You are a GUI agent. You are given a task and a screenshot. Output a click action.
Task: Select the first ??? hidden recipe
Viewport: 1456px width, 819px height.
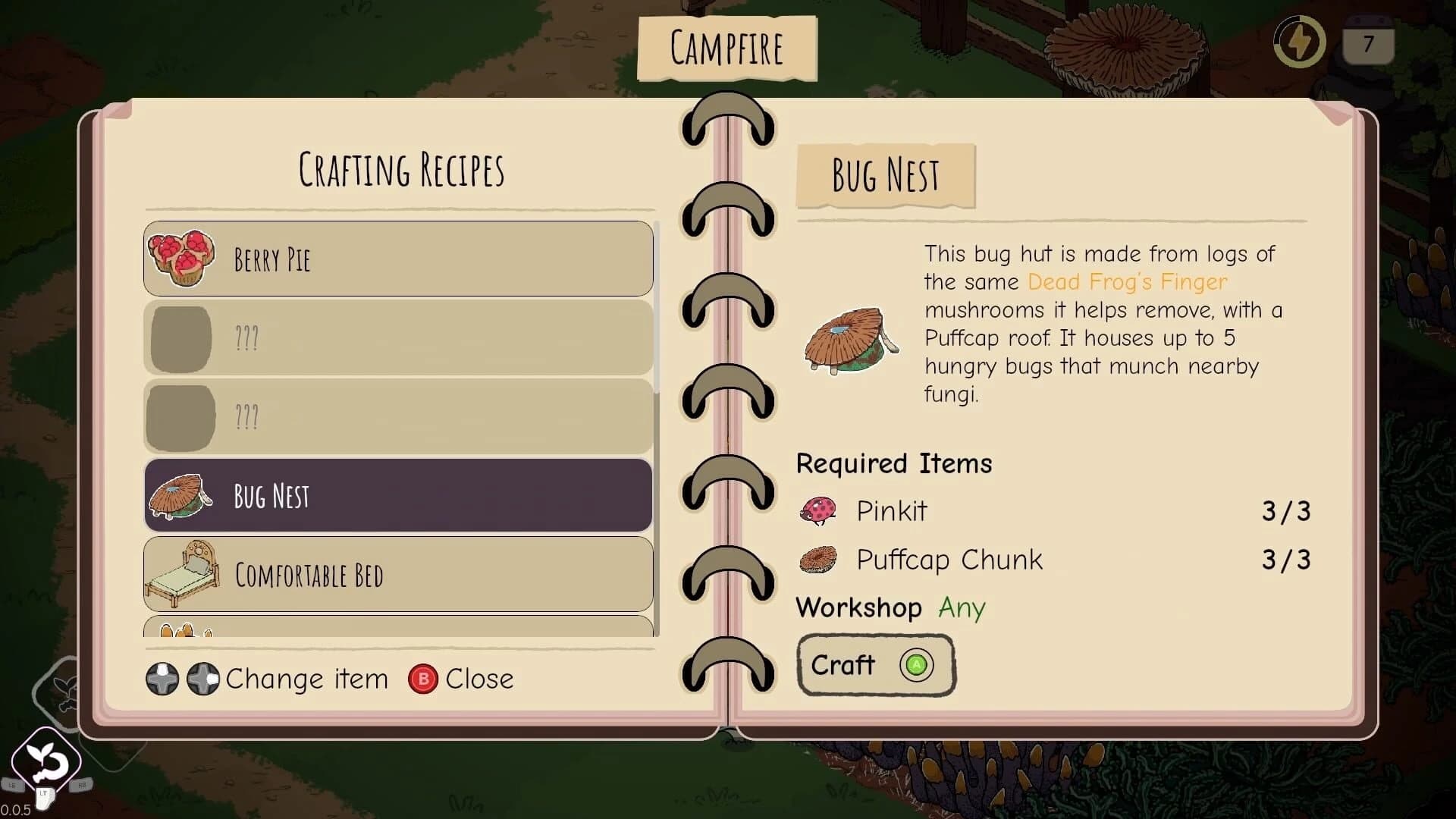click(394, 337)
